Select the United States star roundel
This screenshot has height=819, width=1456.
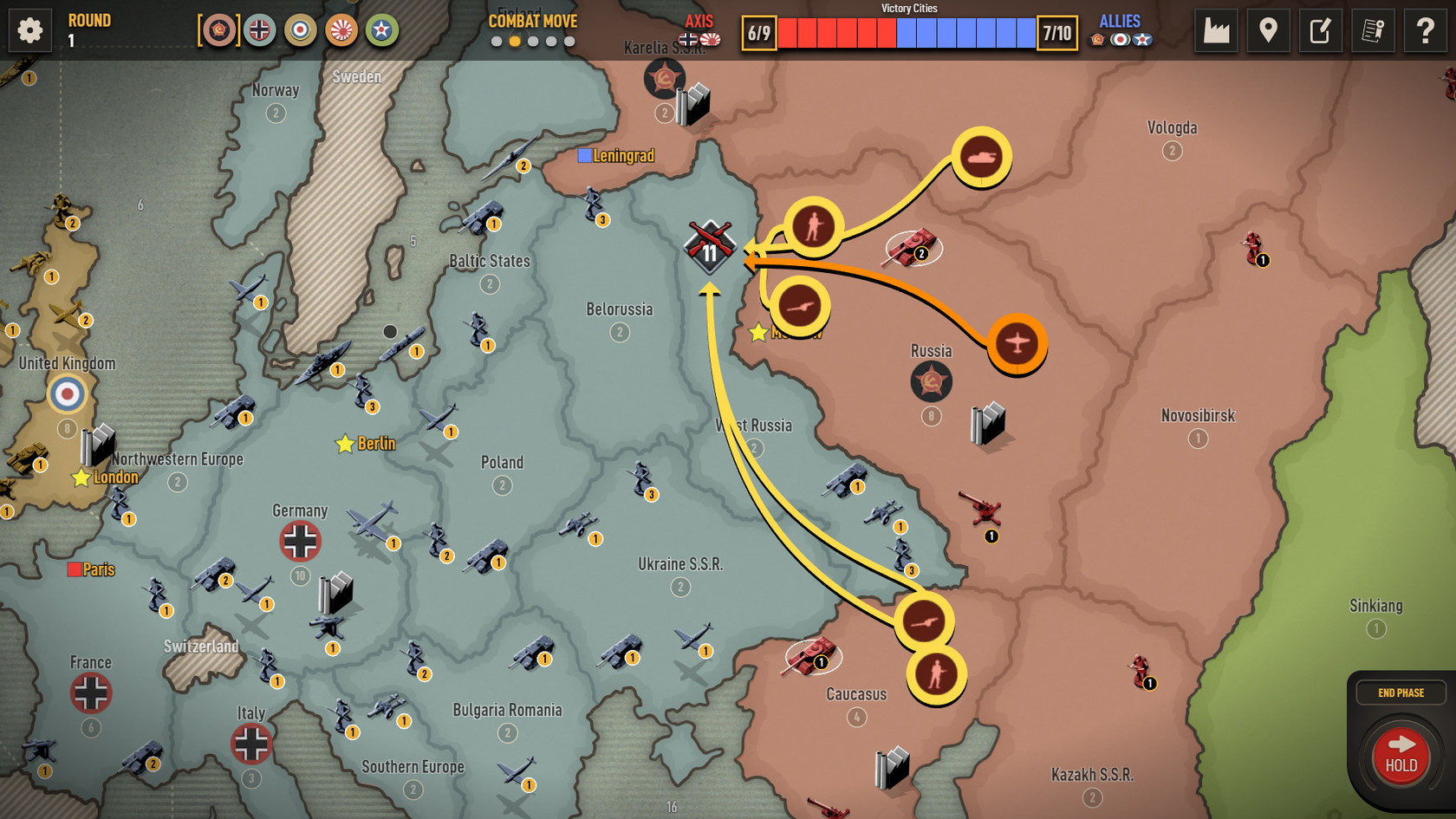(x=381, y=30)
